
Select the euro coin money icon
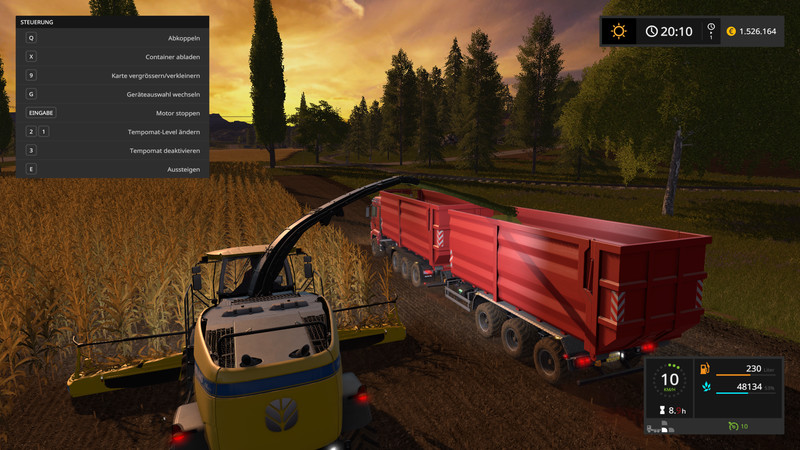point(731,31)
